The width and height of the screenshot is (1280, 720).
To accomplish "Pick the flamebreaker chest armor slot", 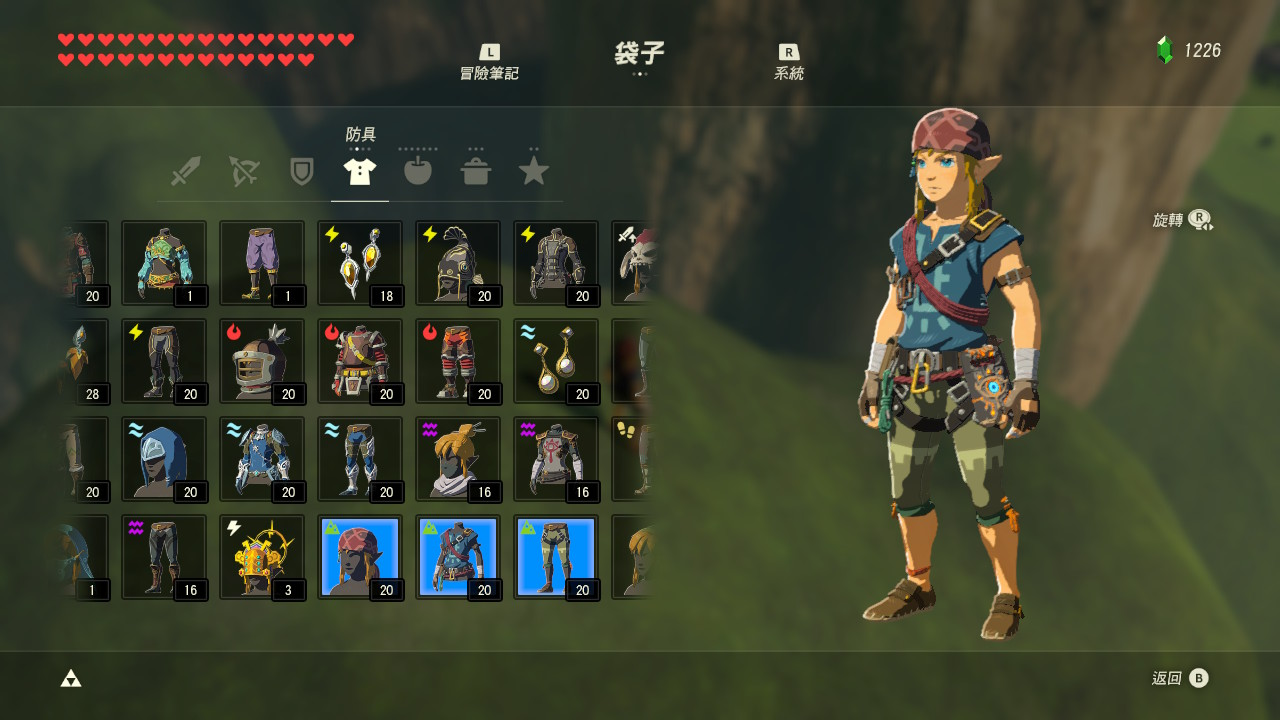I will pos(360,361).
